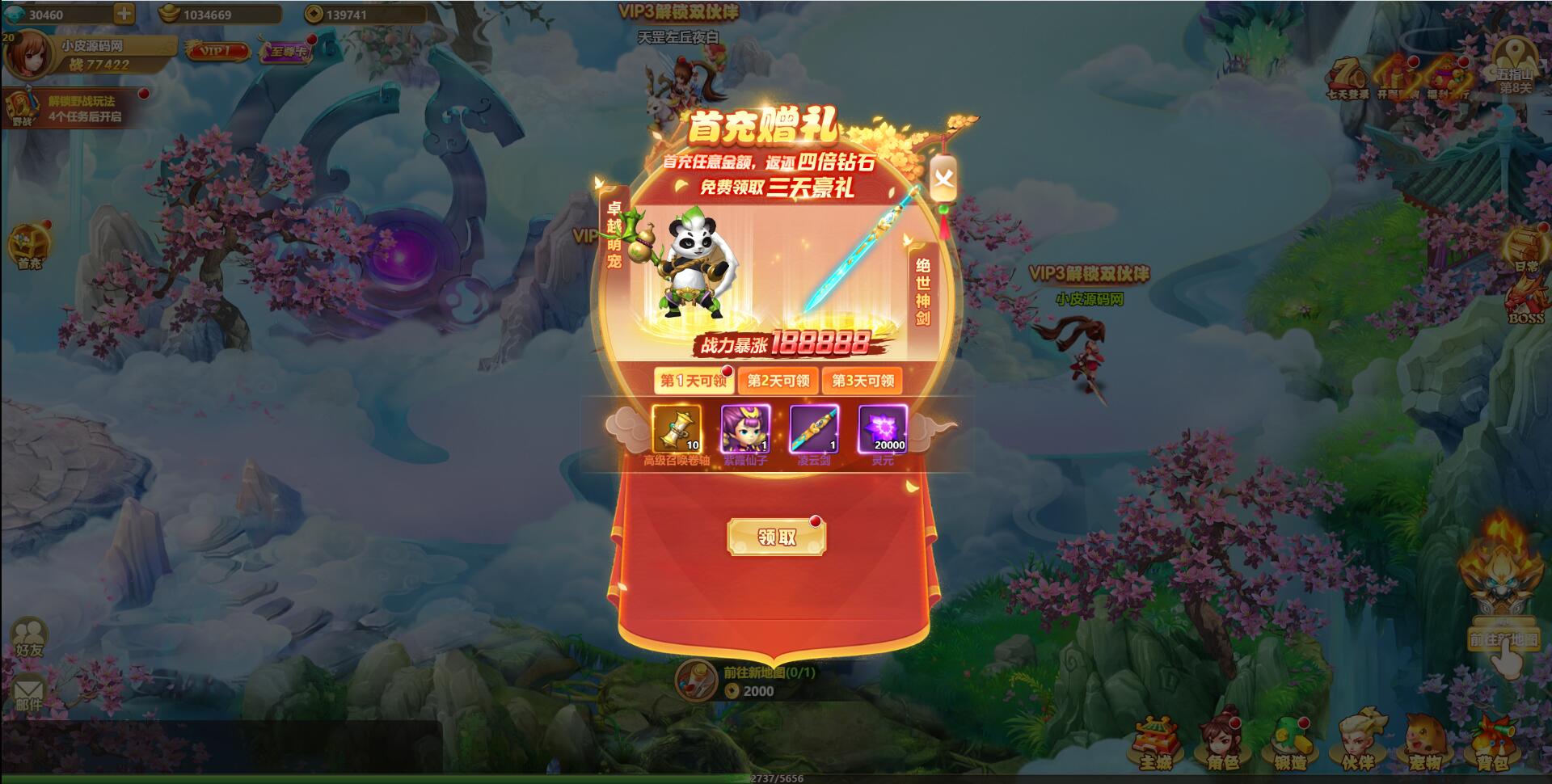This screenshot has height=784, width=1552.
Task: Switch to the 第2天可领 tab
Action: [x=779, y=381]
